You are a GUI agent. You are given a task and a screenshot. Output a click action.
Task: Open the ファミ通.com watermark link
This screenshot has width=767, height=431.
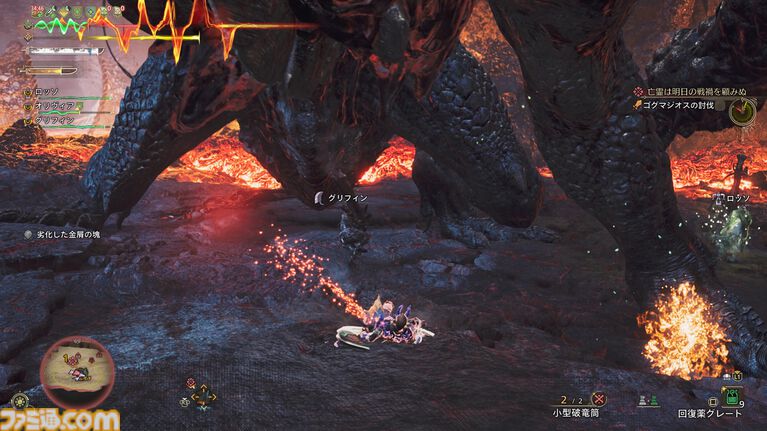(x=60, y=418)
